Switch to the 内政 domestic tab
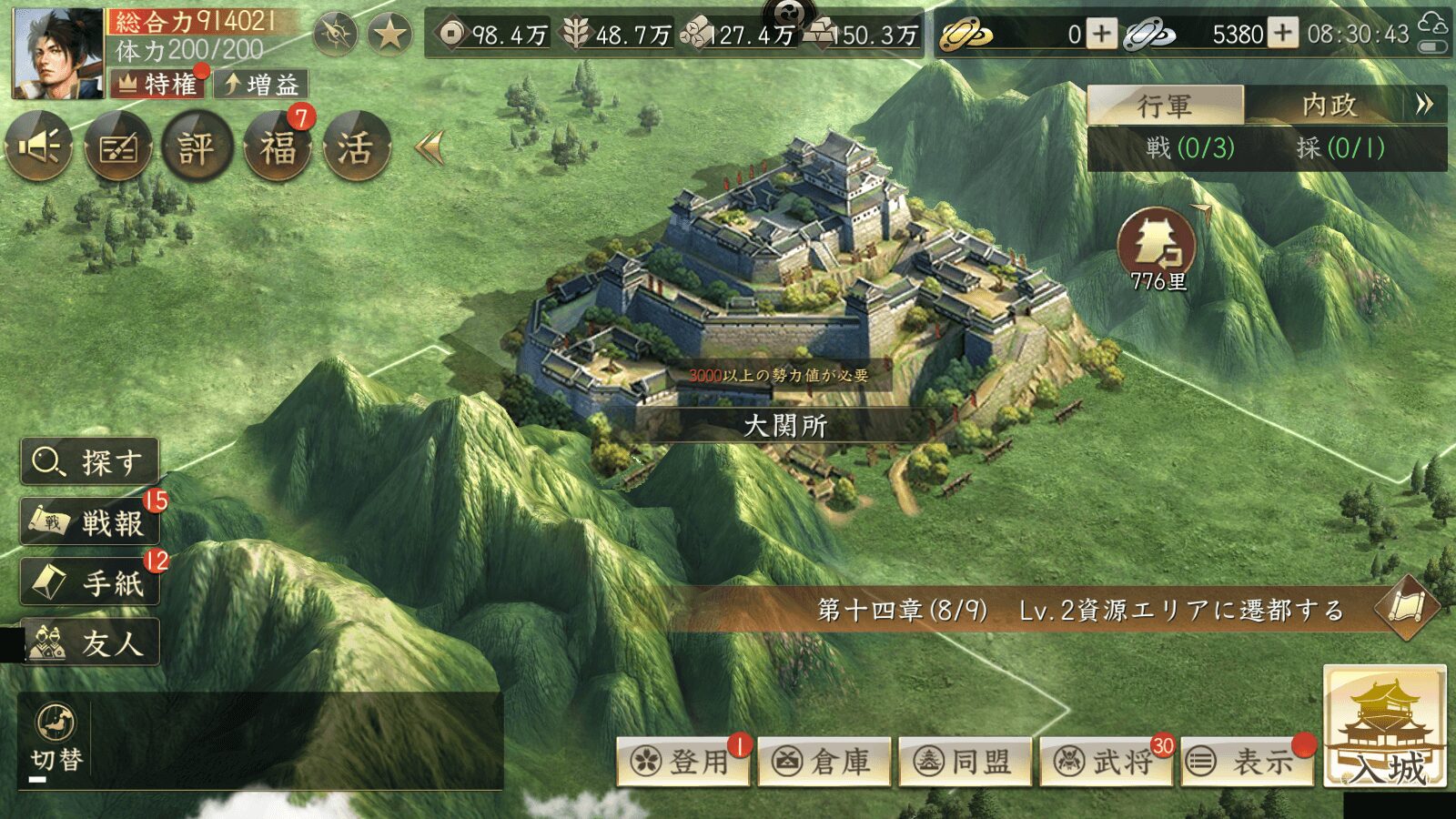This screenshot has height=819, width=1456. pyautogui.click(x=1329, y=106)
